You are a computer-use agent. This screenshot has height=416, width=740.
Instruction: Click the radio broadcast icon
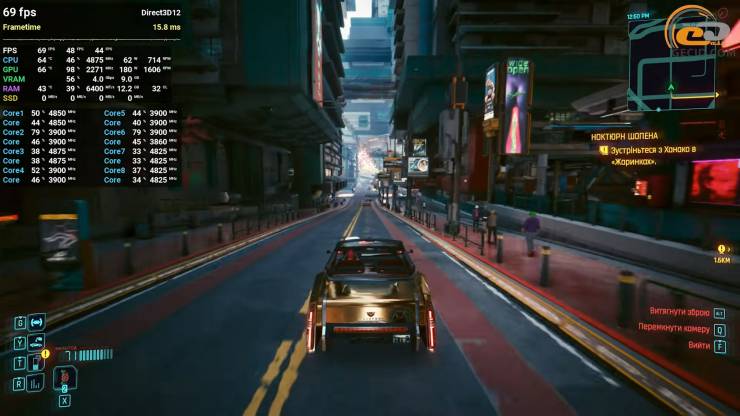pyautogui.click(x=37, y=322)
